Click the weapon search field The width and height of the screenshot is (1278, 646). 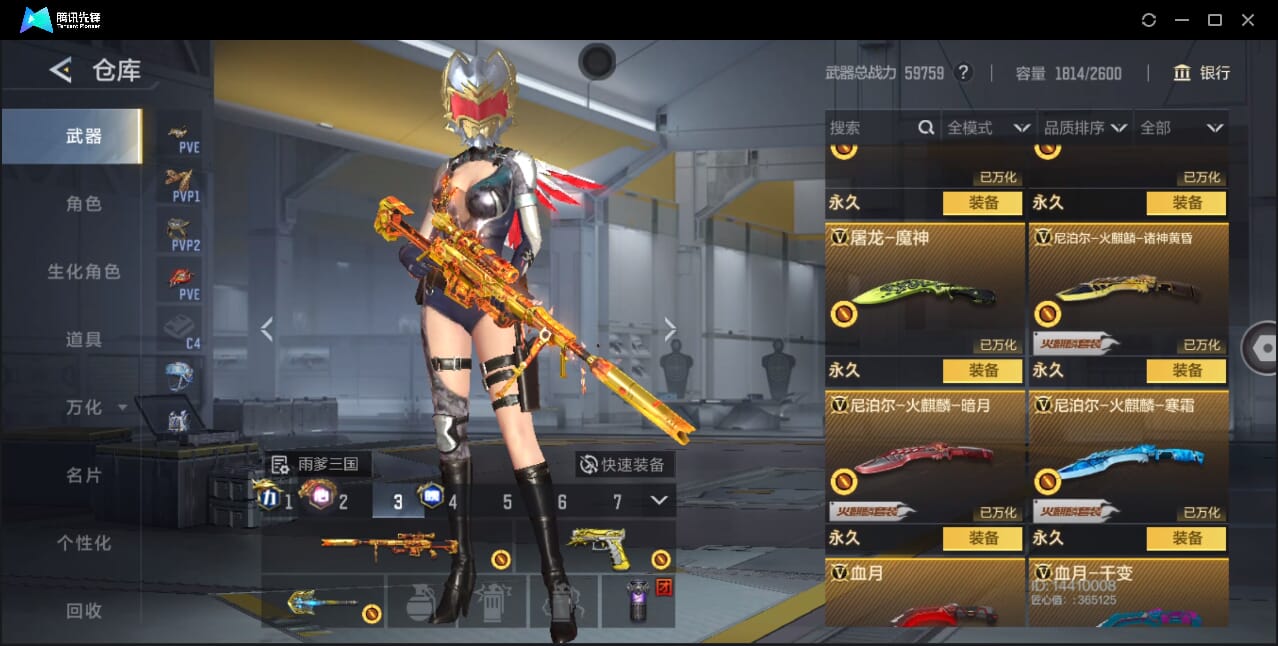click(870, 128)
